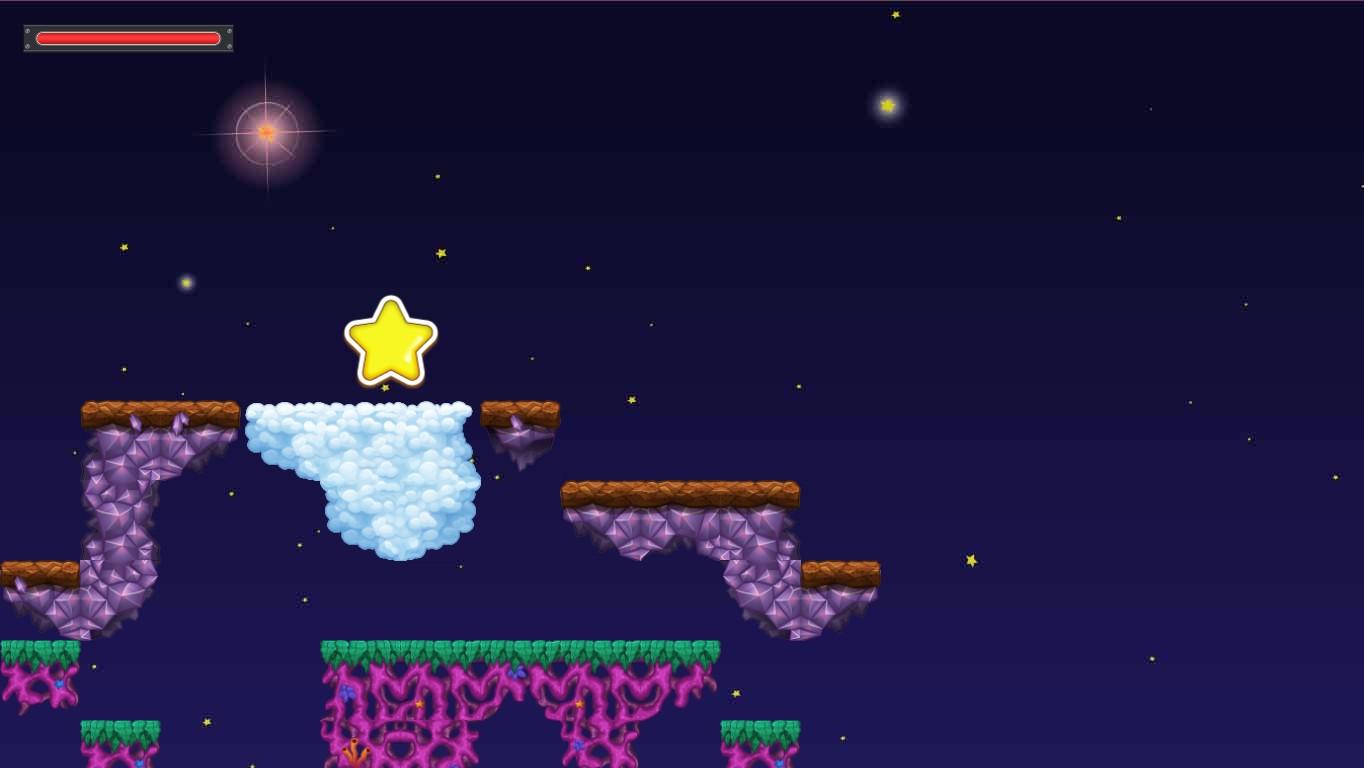Click the glowing pink orb in the sky

(x=266, y=131)
